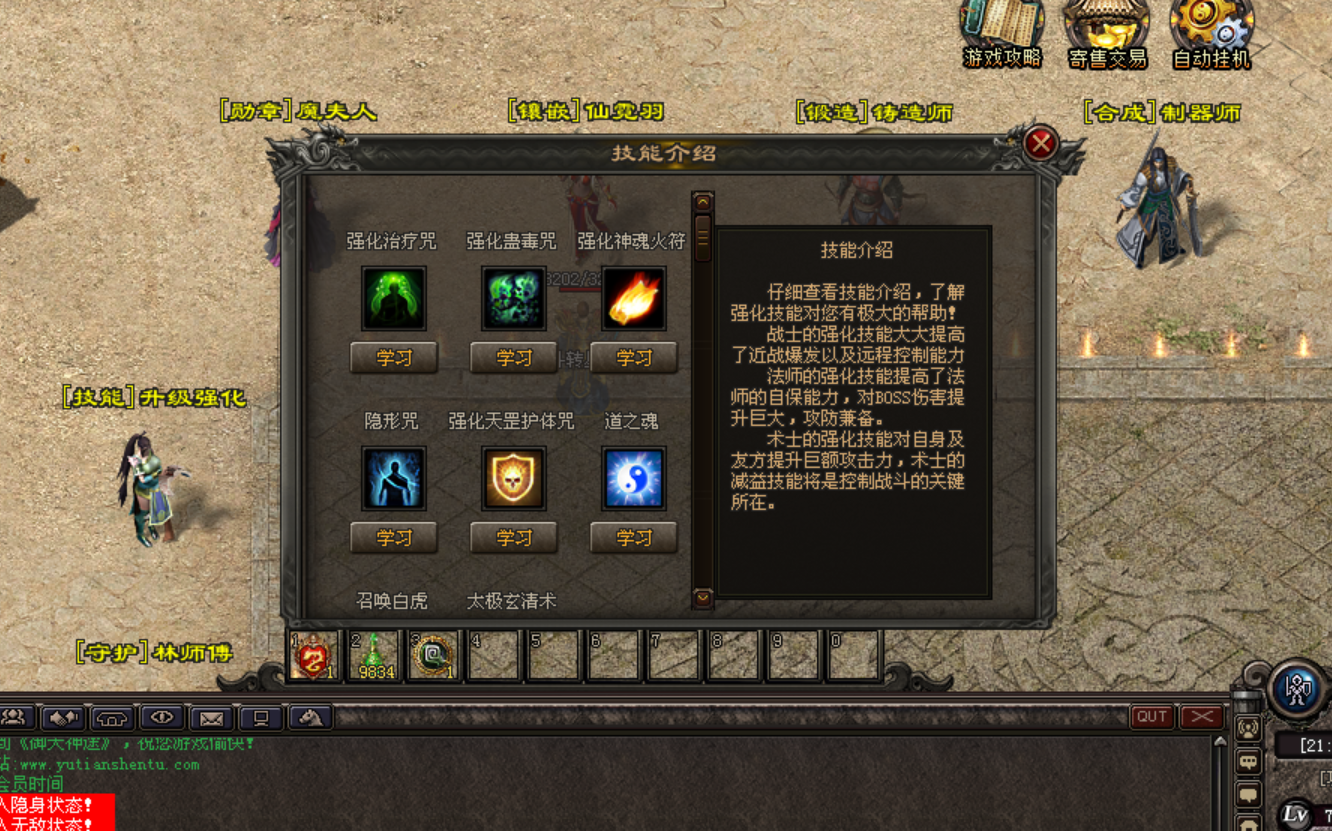
Task: Learn the 强化治疗咒 skill
Action: [393, 358]
